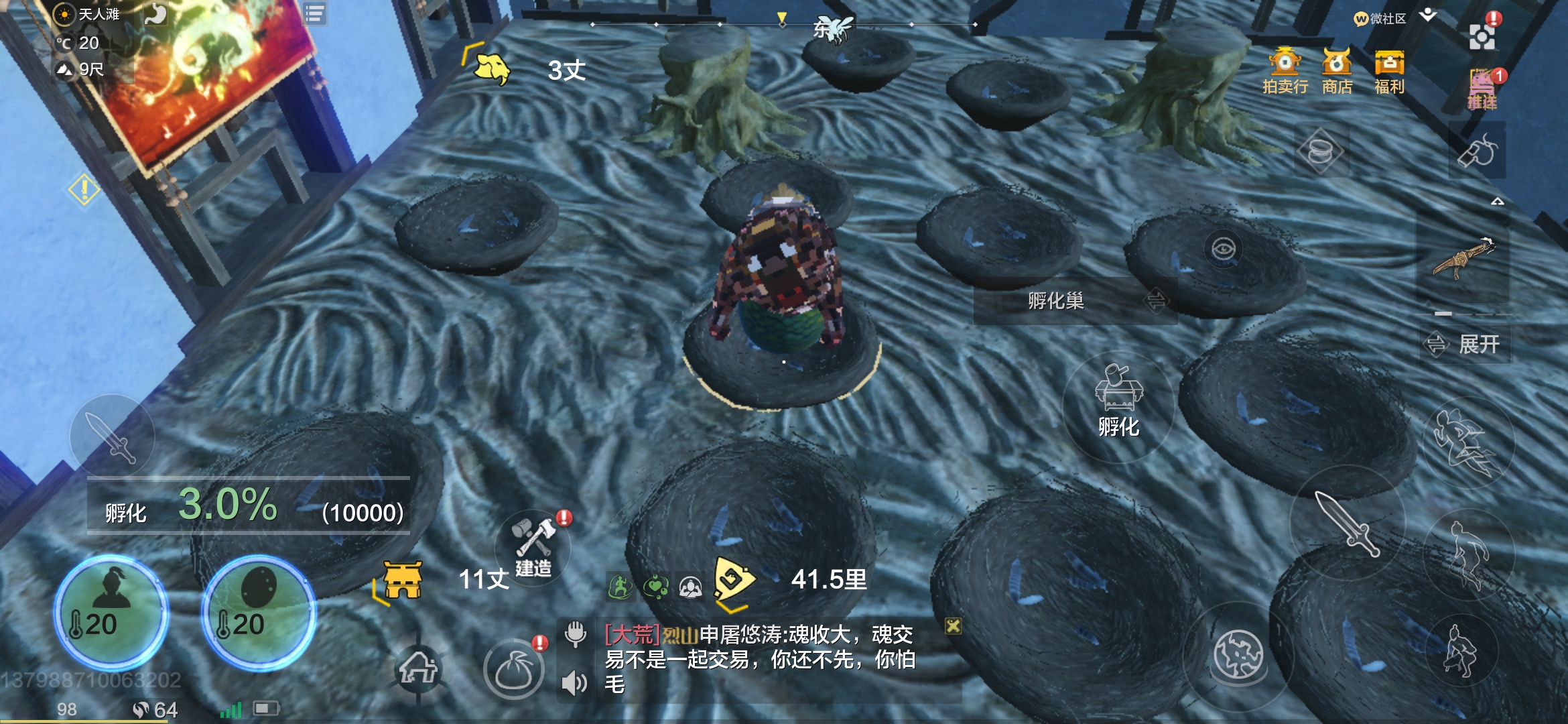Screen dimensions: 1568x724
Task: Open the 商店 shop
Action: [x=1337, y=71]
